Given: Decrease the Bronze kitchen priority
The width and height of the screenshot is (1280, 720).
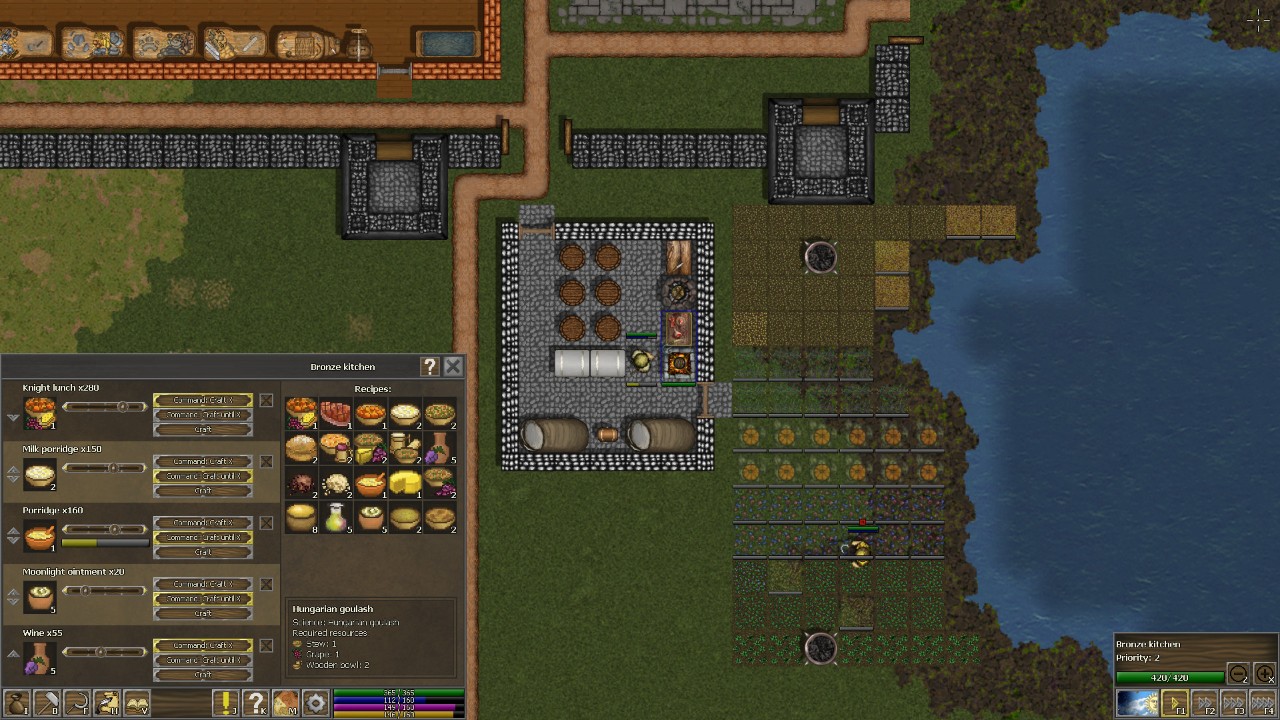Looking at the screenshot, I should tap(1238, 675).
